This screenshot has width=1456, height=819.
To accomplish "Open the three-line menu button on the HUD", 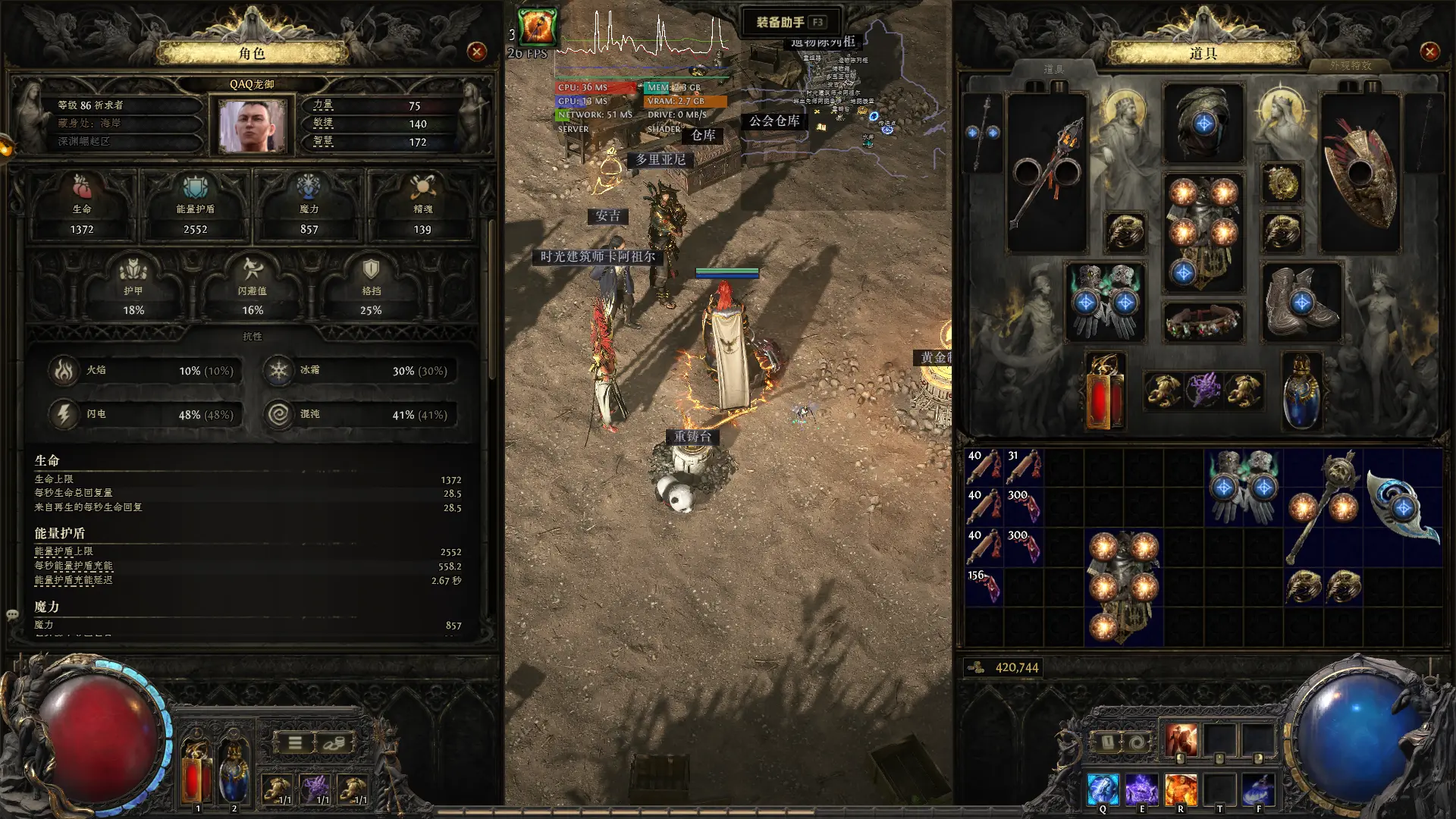I will (295, 743).
